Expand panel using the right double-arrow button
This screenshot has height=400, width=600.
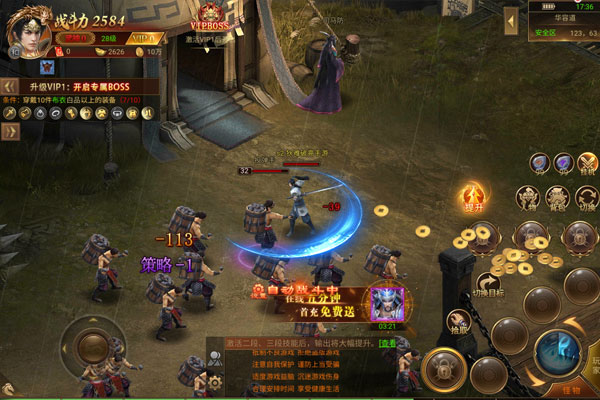pyautogui.click(x=10, y=131)
